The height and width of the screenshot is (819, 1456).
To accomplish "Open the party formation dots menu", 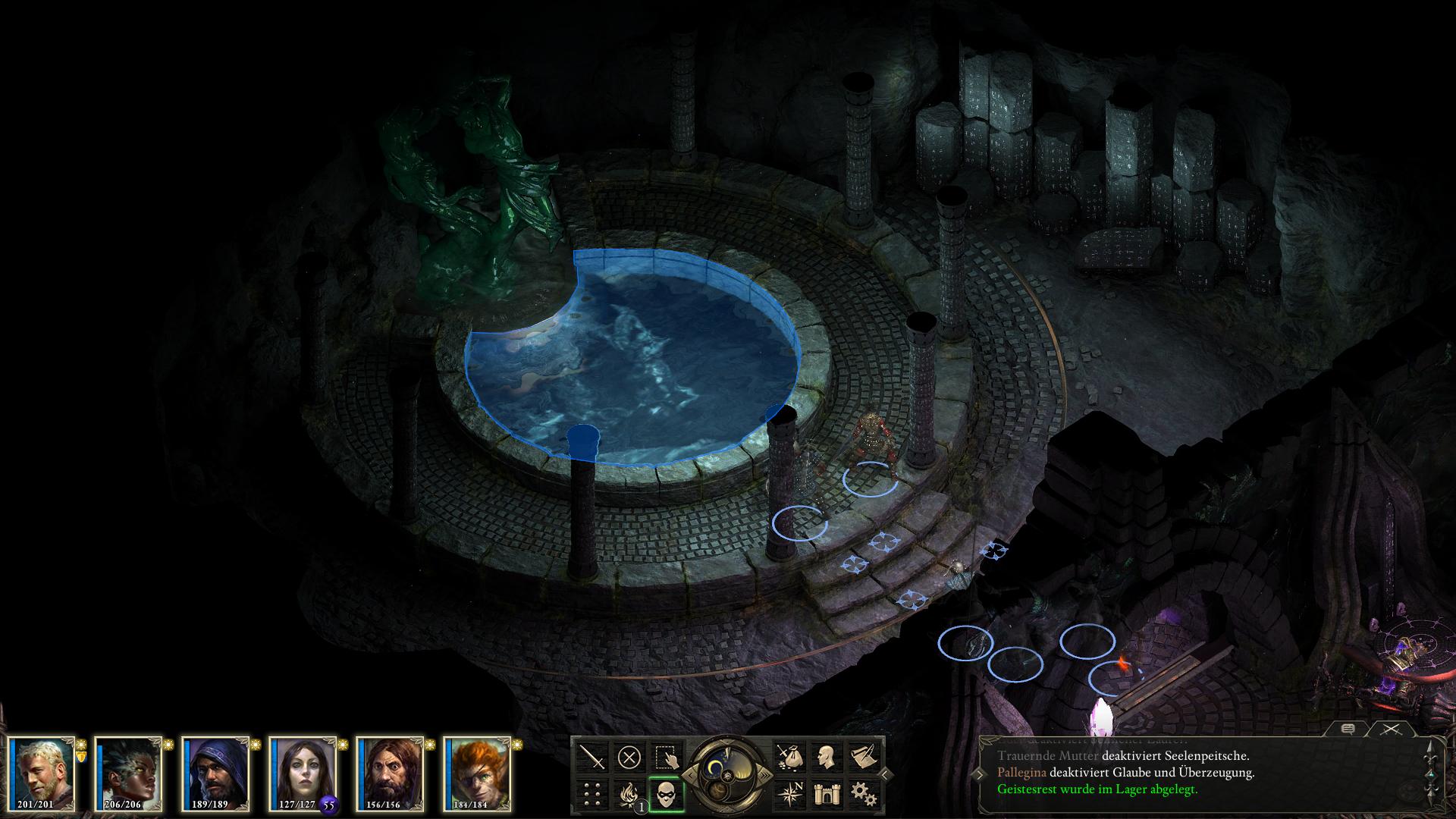I will (x=592, y=794).
